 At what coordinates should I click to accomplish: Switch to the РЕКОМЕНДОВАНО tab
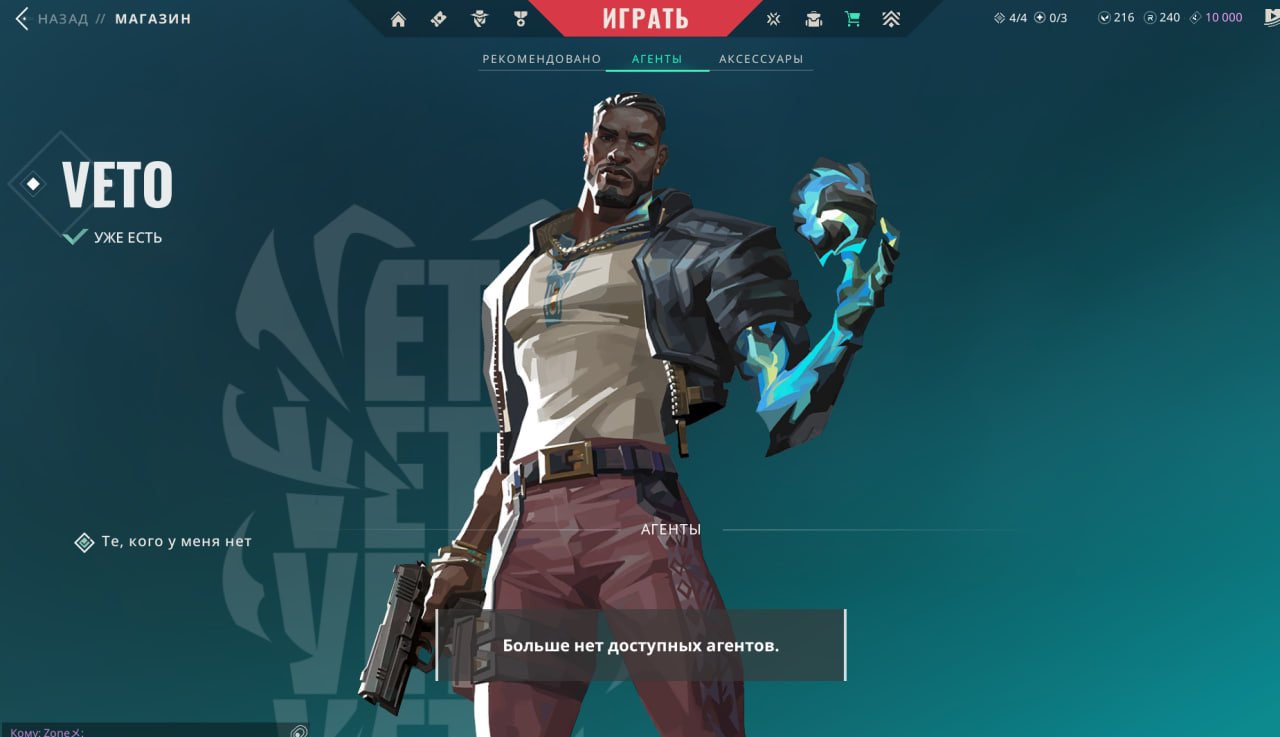coord(541,58)
